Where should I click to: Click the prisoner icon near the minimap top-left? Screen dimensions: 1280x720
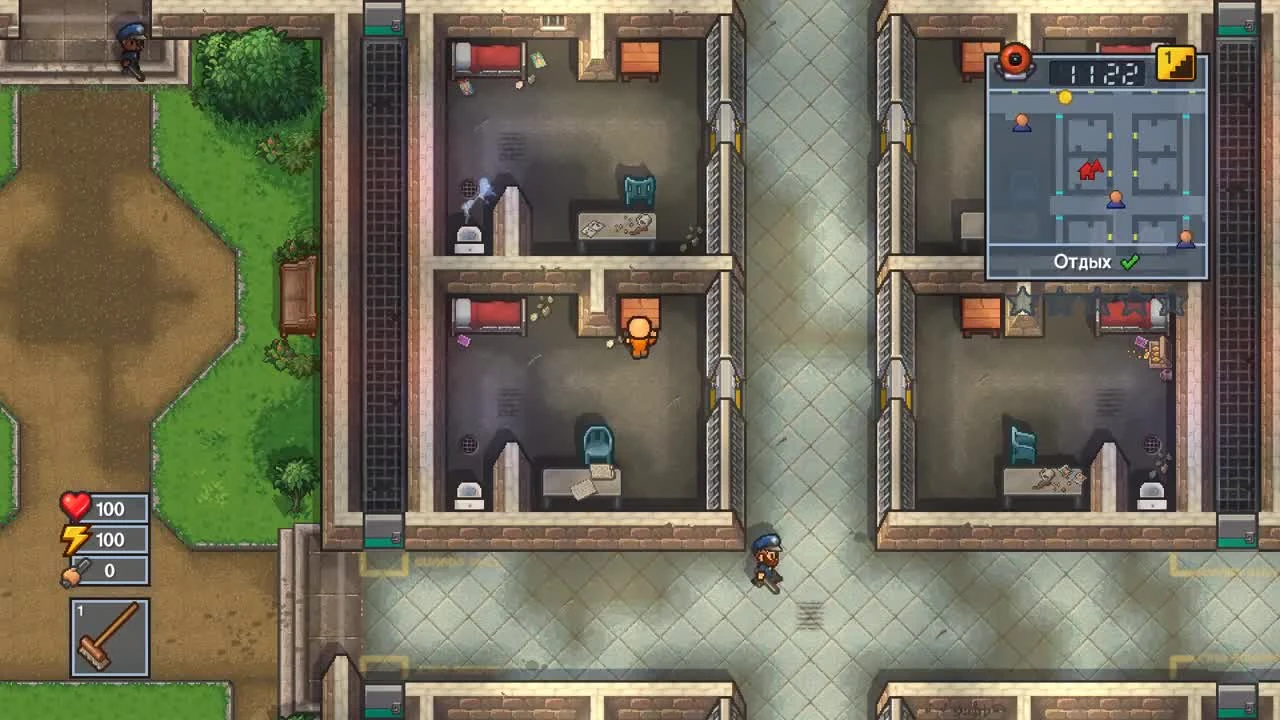[x=1022, y=122]
